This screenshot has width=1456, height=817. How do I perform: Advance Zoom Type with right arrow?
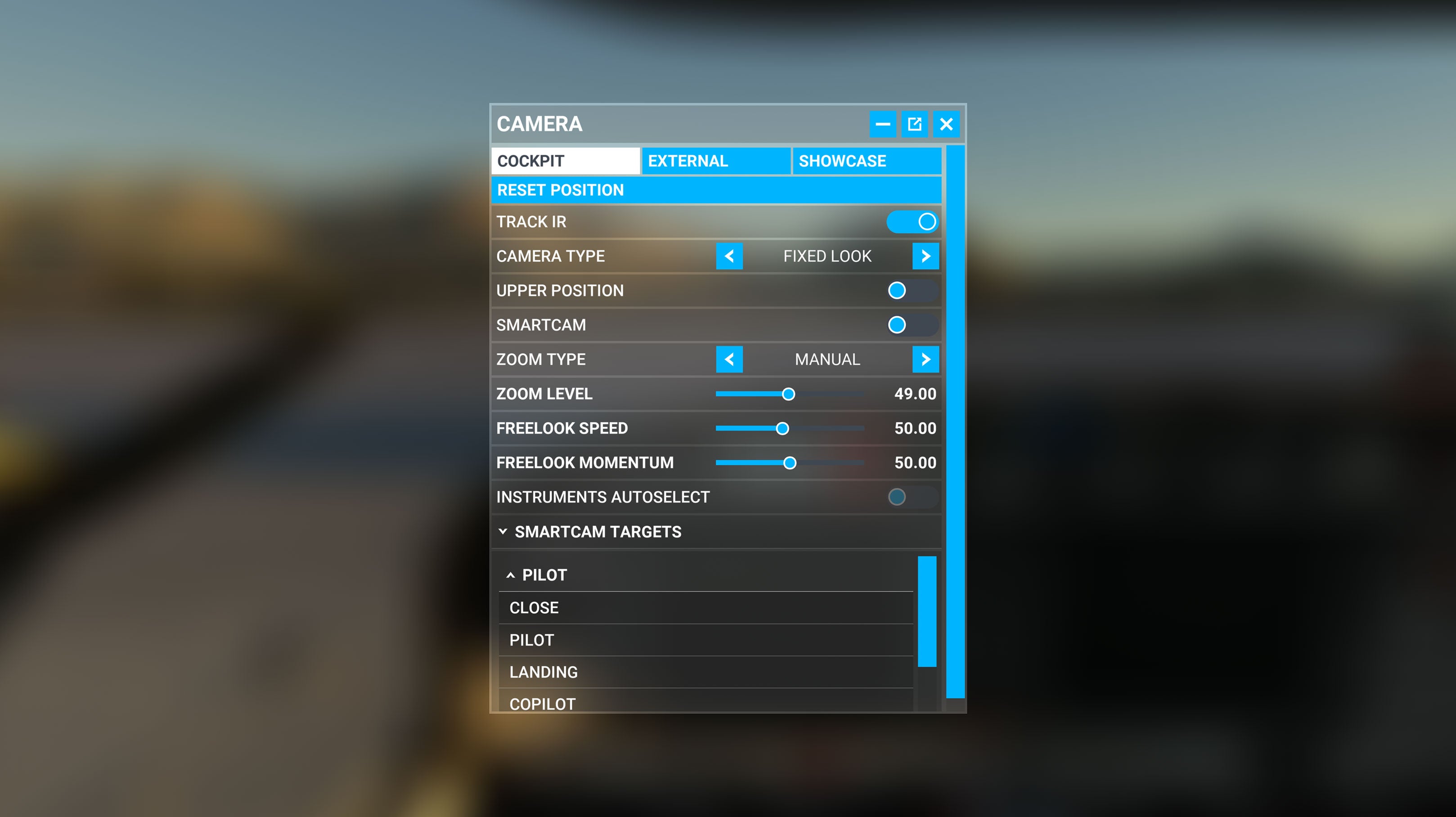click(925, 359)
